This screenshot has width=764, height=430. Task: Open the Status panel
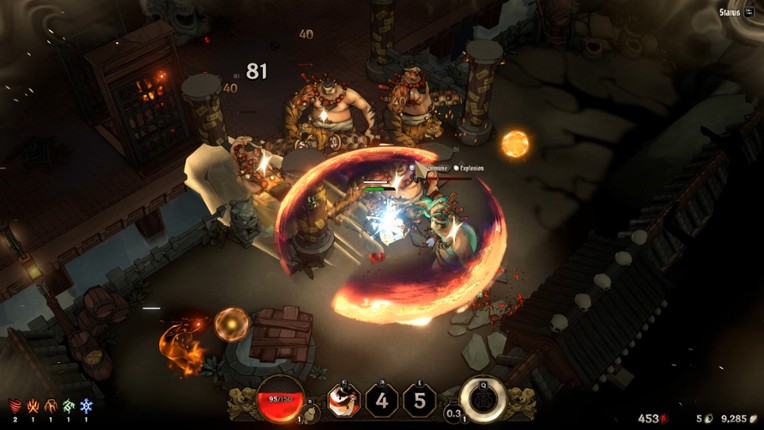pos(736,12)
